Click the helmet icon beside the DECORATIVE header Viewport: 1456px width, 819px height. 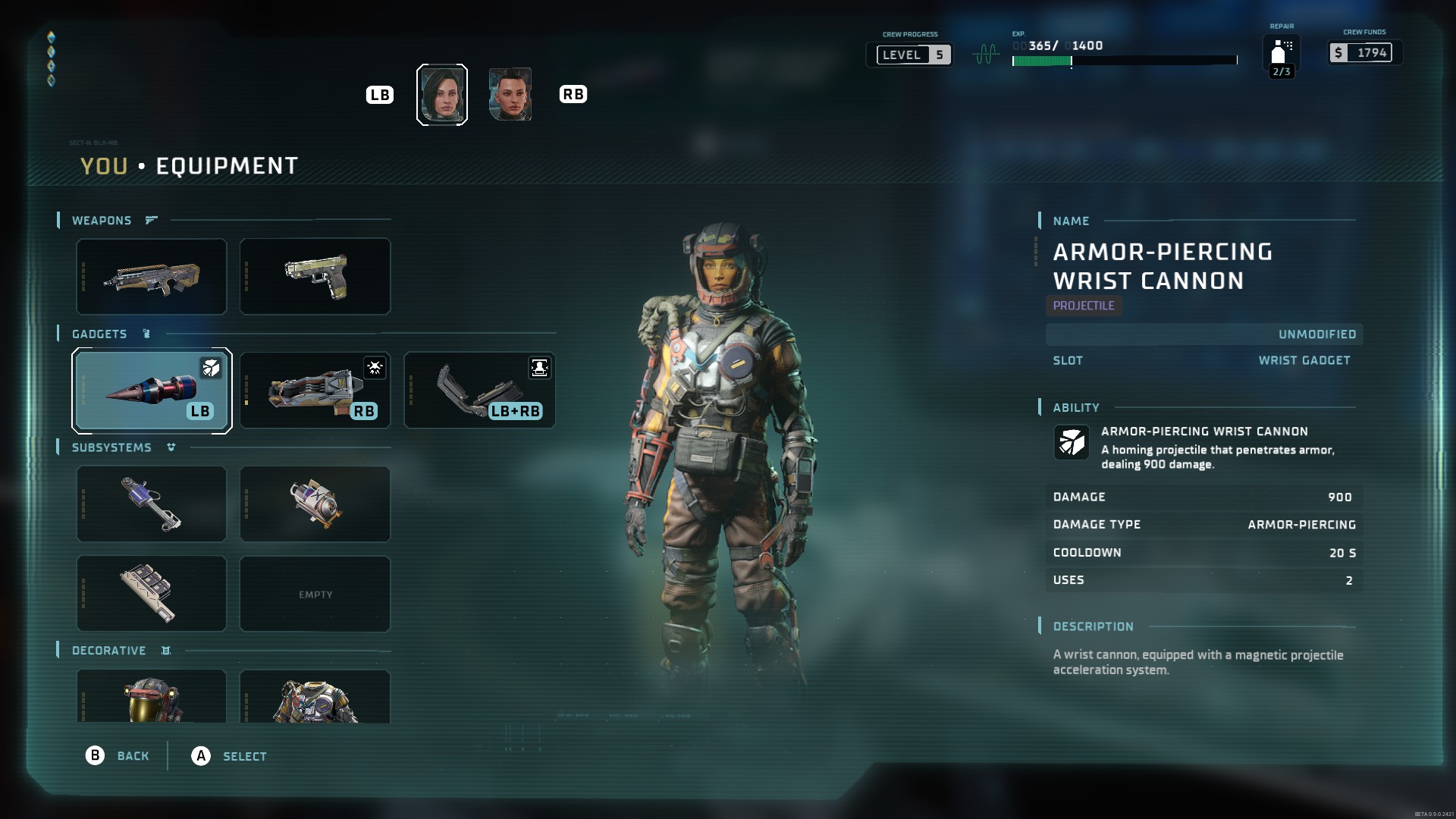tap(165, 651)
